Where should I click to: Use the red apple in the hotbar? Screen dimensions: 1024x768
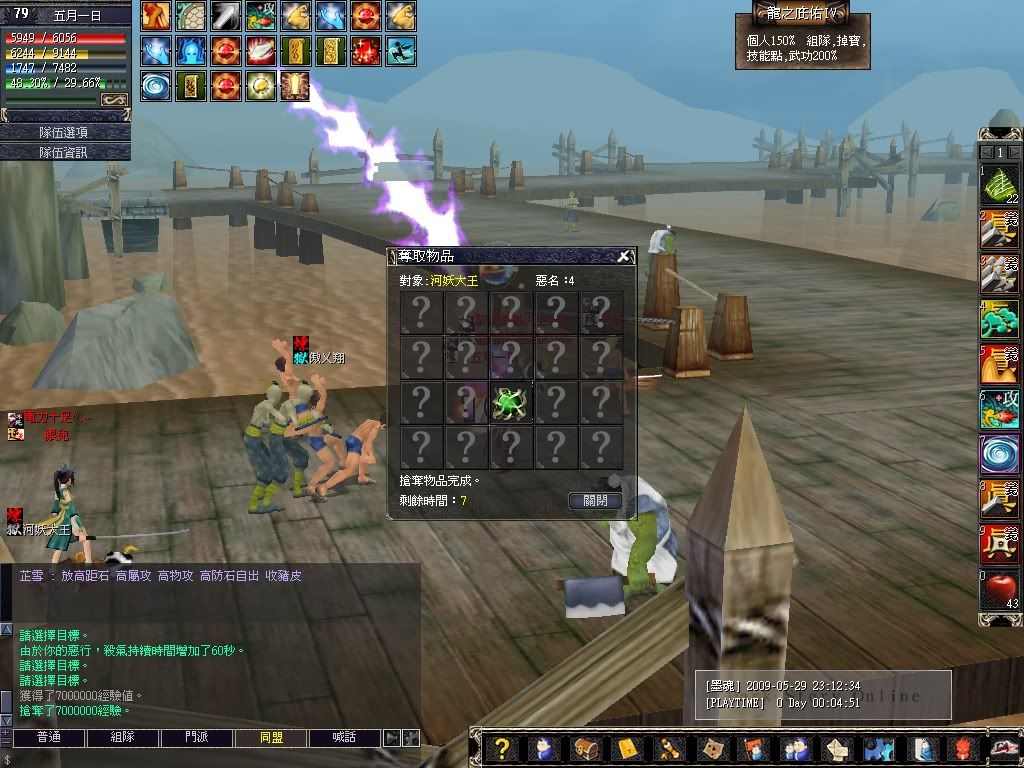pyautogui.click(x=998, y=589)
